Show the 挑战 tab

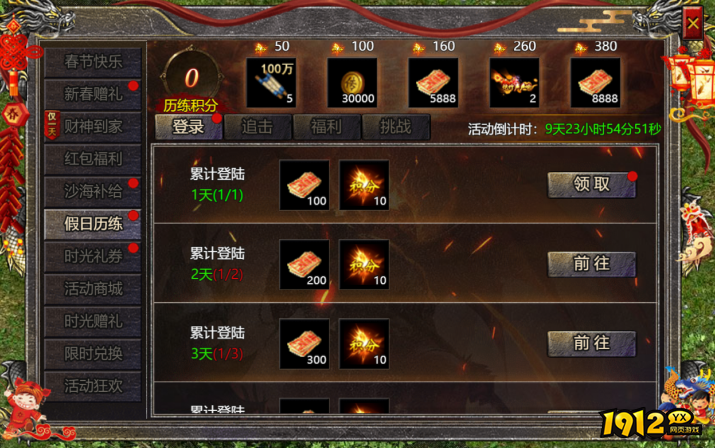click(395, 126)
